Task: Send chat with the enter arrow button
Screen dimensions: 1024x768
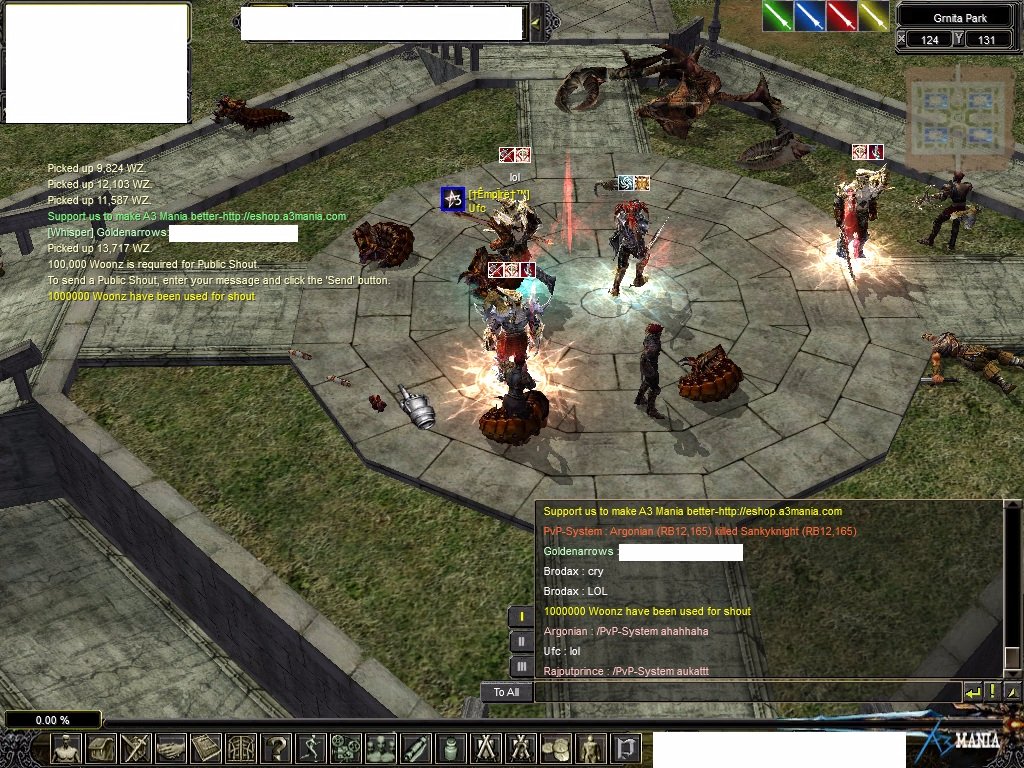Action: pyautogui.click(x=972, y=692)
